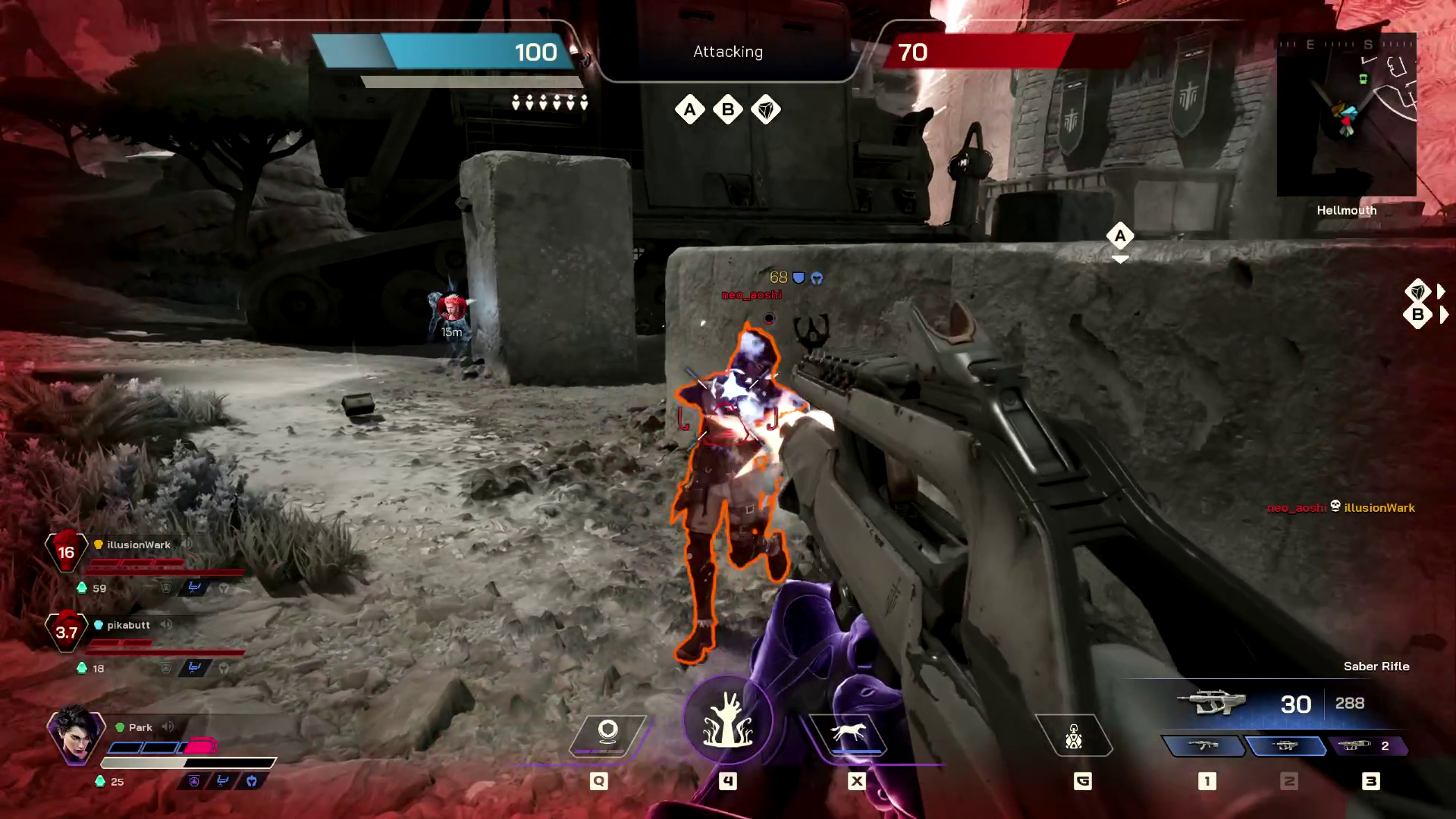Screen dimensions: 1456x819
Task: Click the horse sprint ability icon bound to X
Action: [855, 730]
